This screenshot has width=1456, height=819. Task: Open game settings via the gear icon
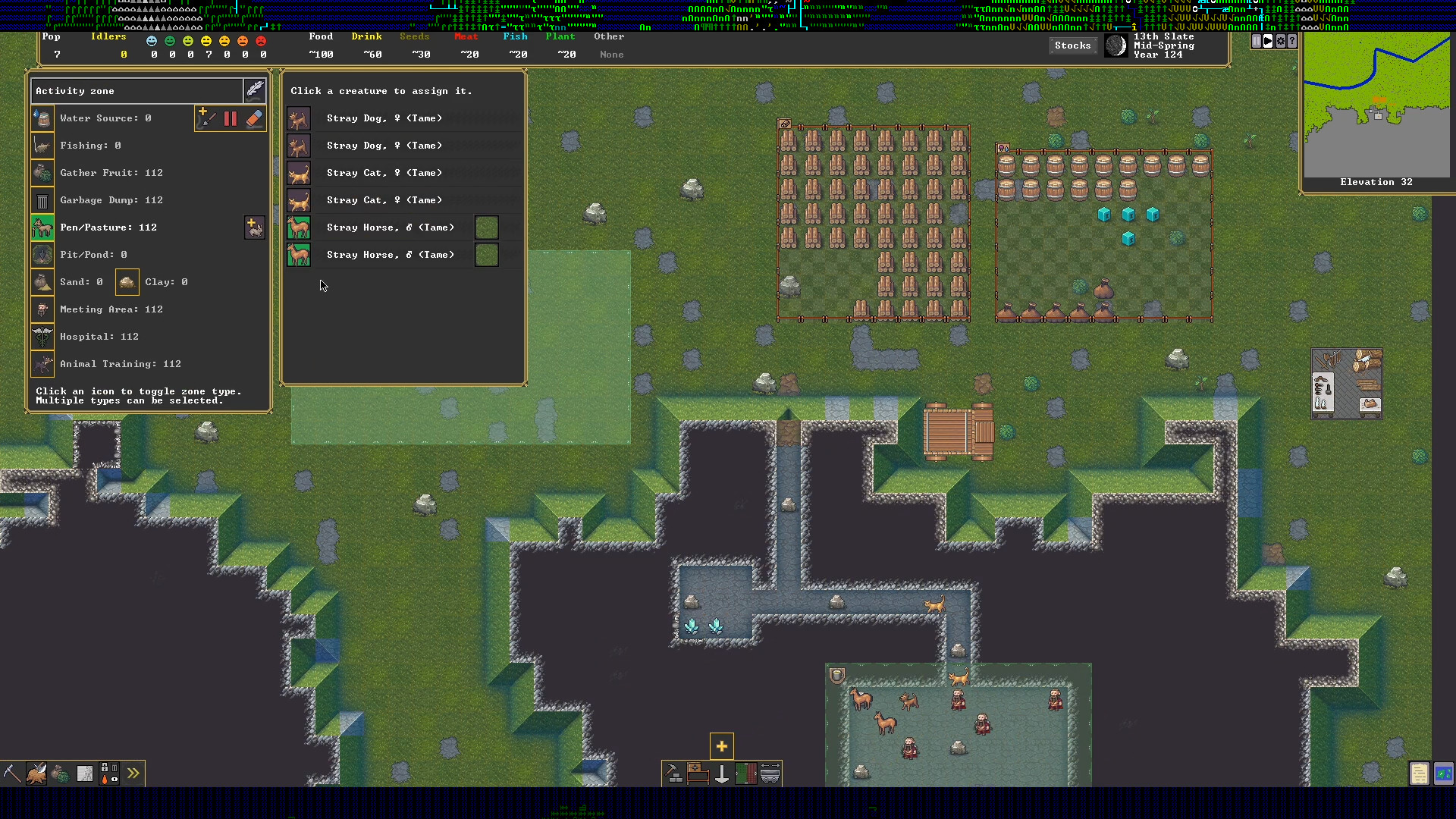coord(1280,41)
